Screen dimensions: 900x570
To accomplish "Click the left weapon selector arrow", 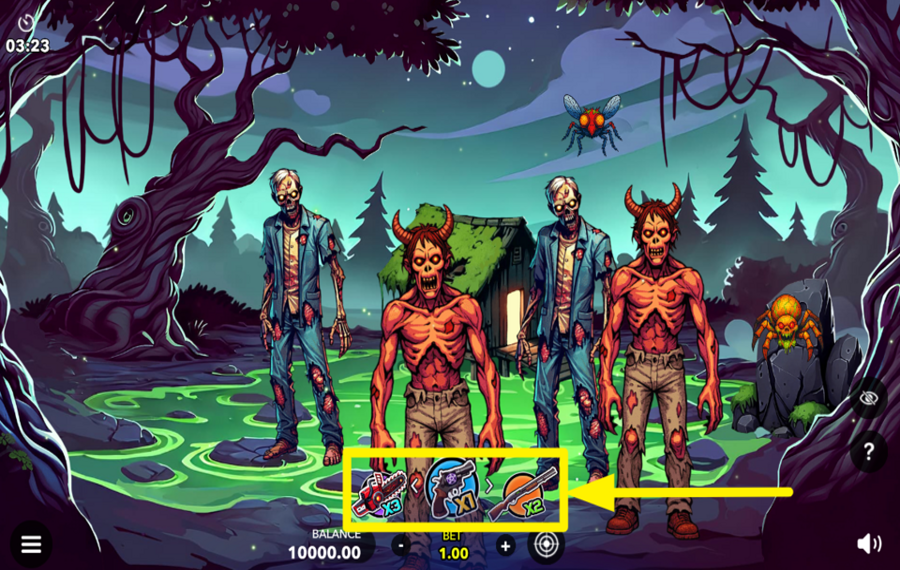I will (415, 488).
